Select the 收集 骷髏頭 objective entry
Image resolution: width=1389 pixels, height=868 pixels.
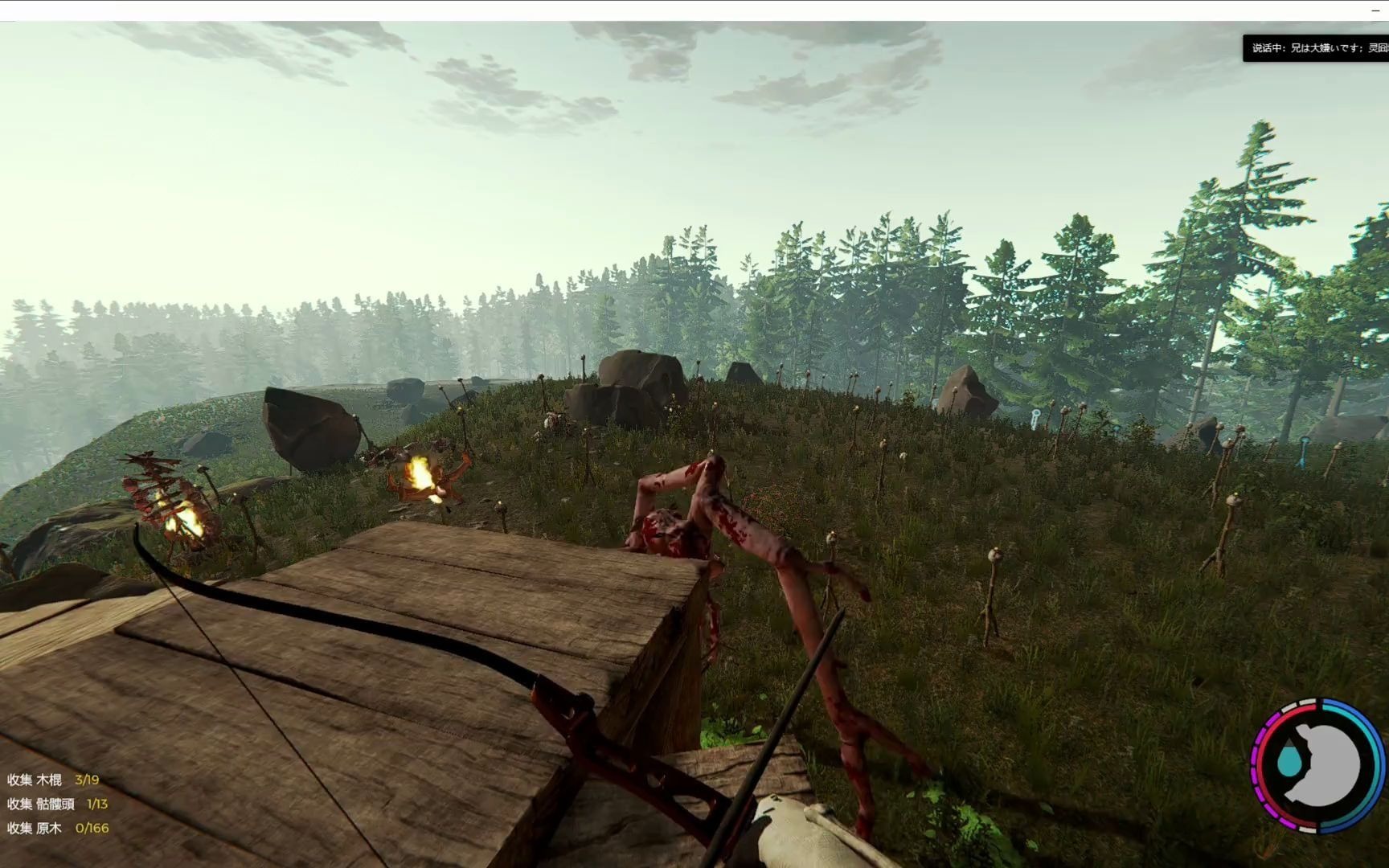coord(57,804)
